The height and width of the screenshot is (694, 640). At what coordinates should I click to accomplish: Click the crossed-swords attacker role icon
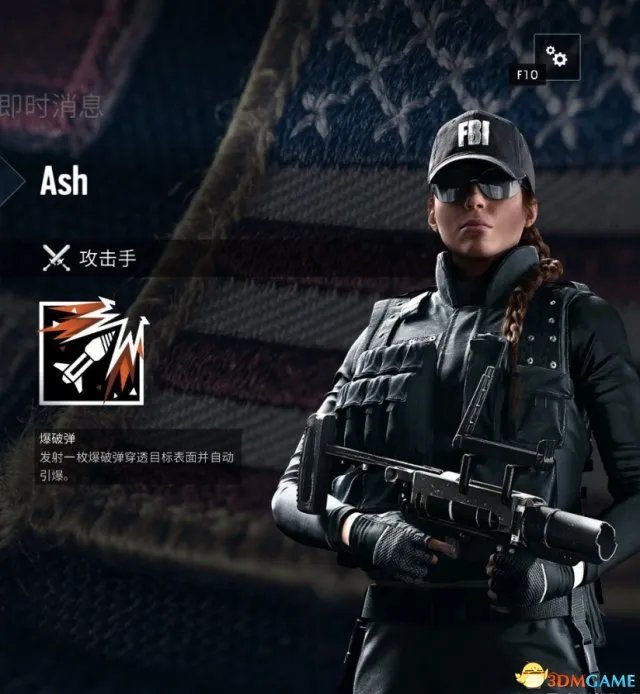coord(56,258)
